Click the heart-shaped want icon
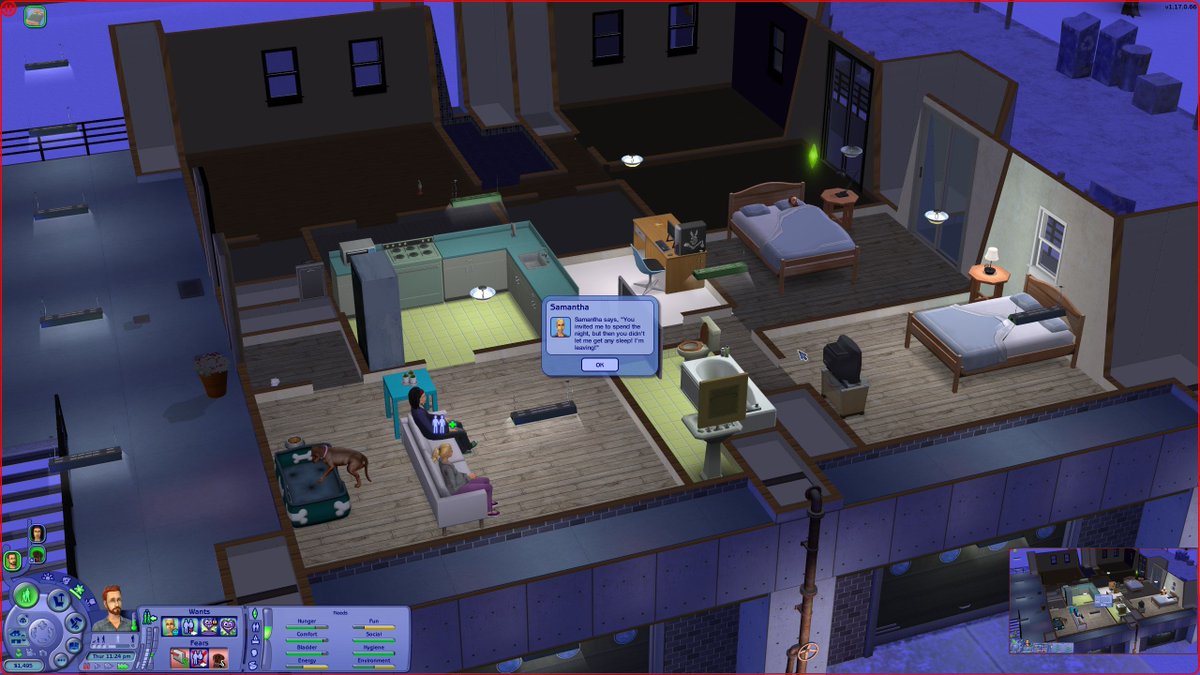The height and width of the screenshot is (675, 1200). pos(229,627)
